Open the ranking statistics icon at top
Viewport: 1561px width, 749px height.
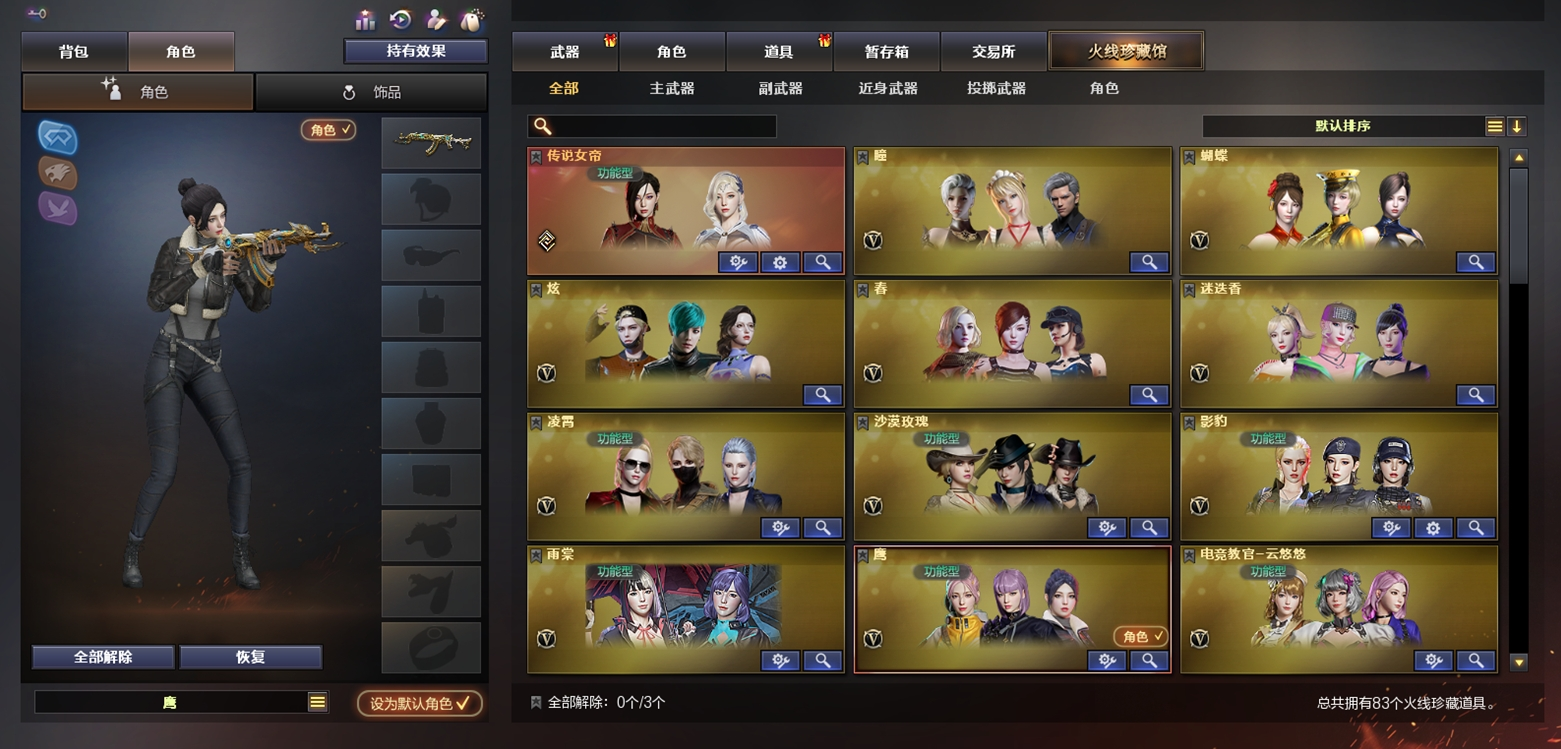(x=364, y=19)
